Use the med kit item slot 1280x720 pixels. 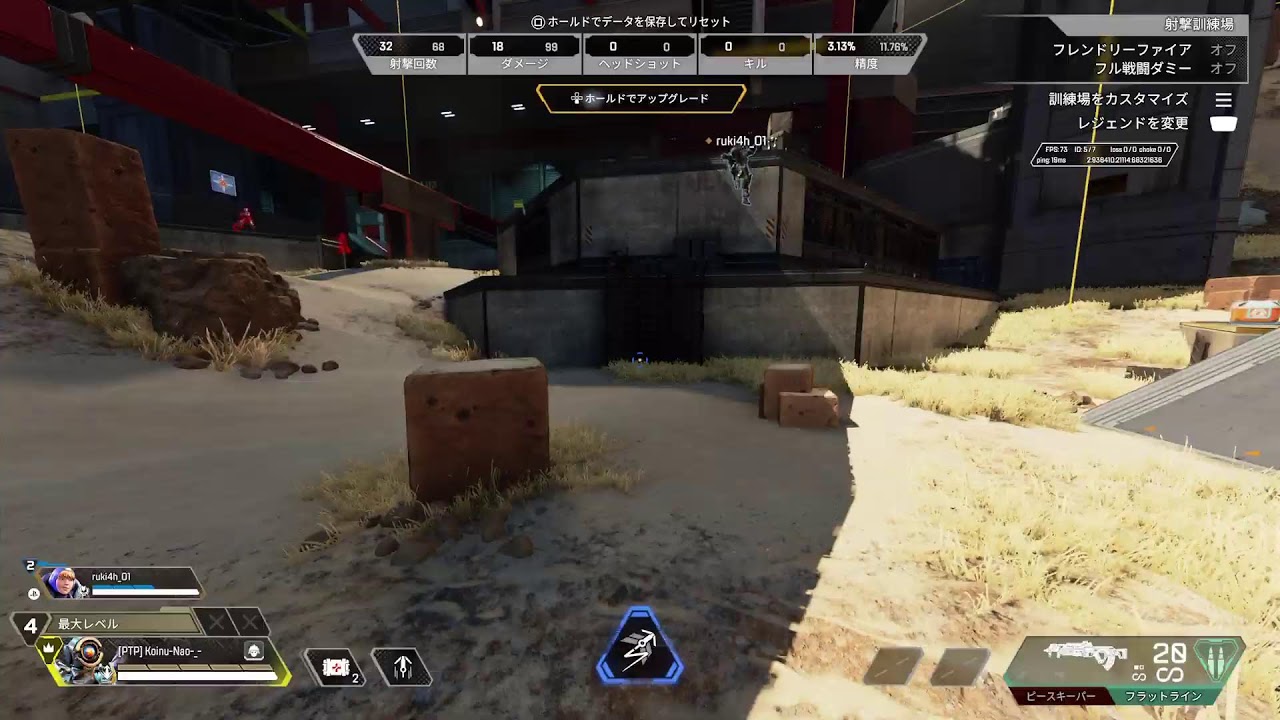[x=337, y=667]
